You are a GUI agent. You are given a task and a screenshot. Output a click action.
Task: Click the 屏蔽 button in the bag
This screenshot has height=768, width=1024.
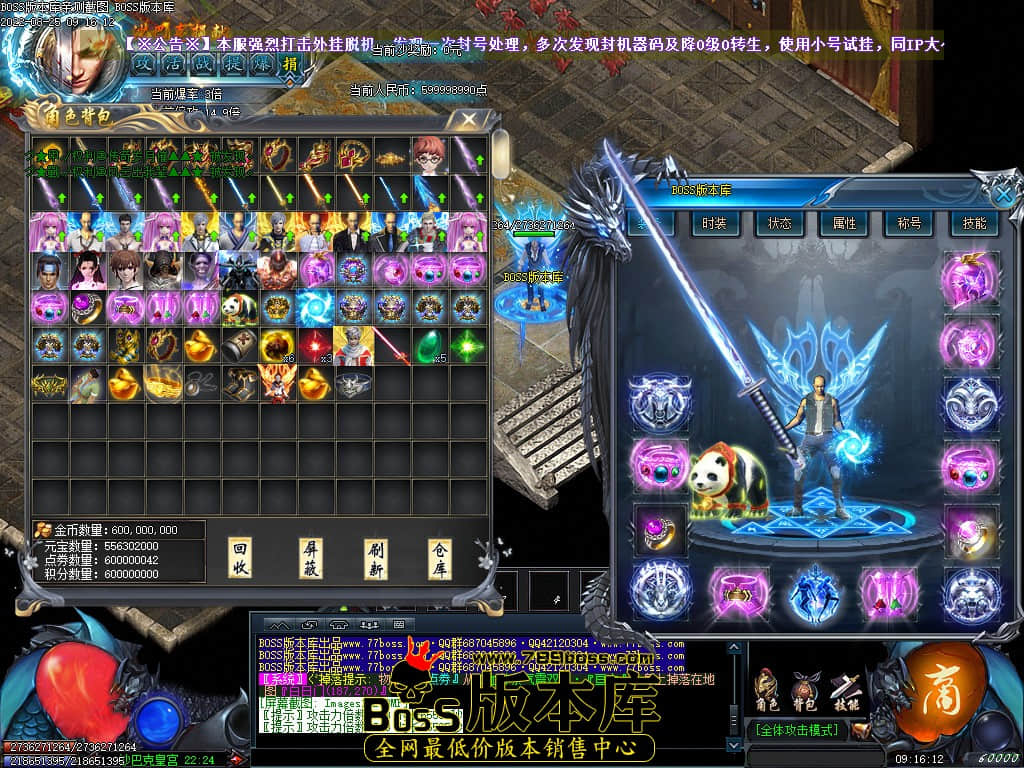pos(311,558)
